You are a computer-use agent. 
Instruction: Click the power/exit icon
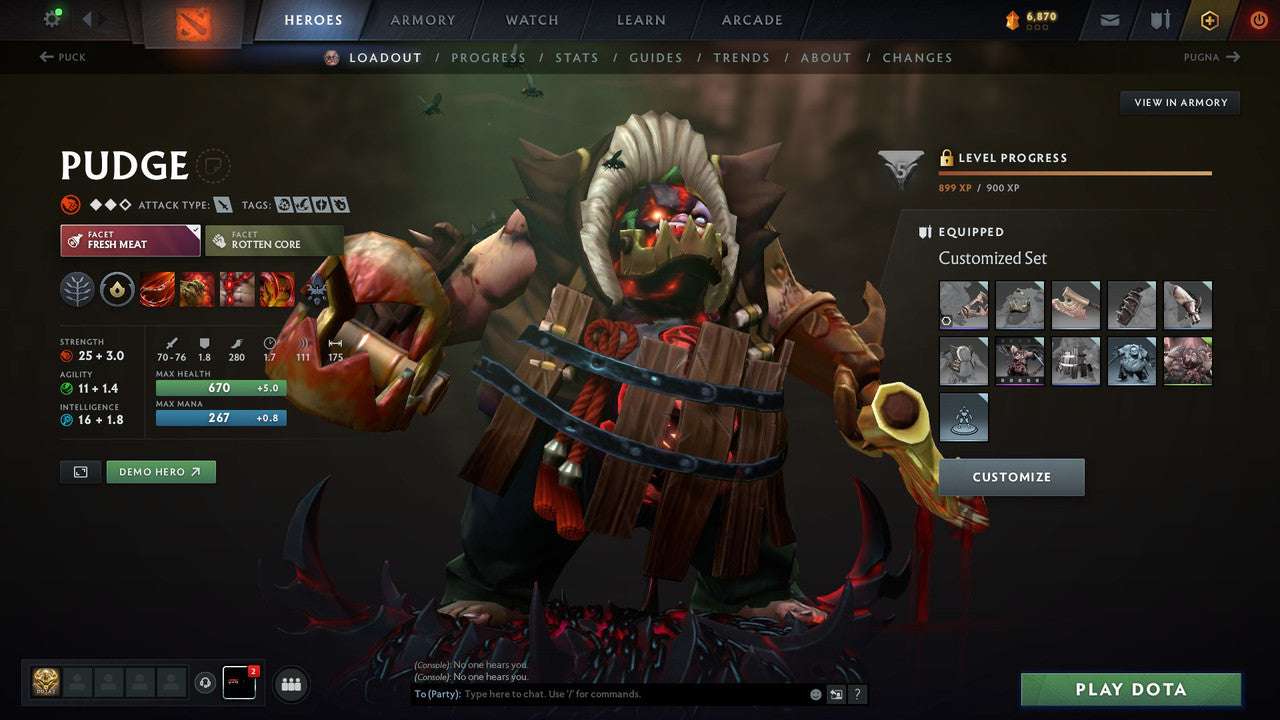(1258, 19)
